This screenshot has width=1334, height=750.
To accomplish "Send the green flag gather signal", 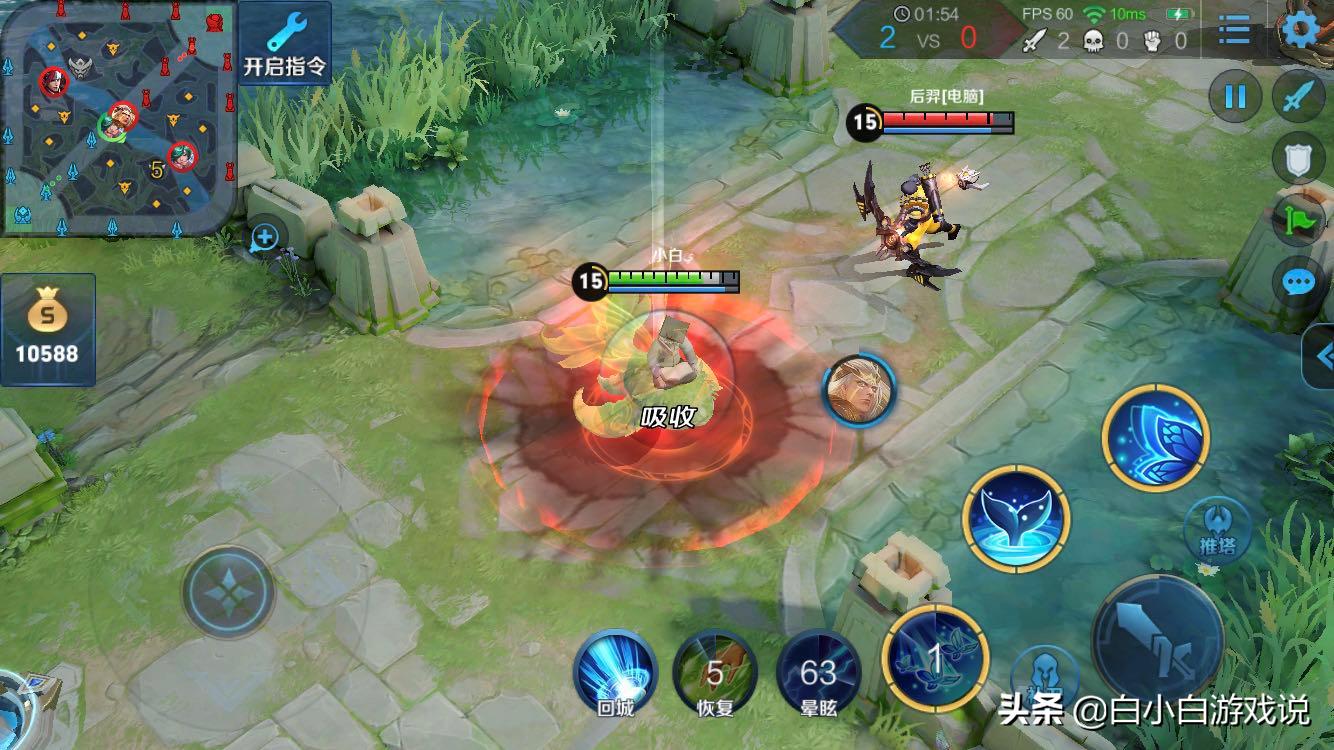I will point(1298,220).
